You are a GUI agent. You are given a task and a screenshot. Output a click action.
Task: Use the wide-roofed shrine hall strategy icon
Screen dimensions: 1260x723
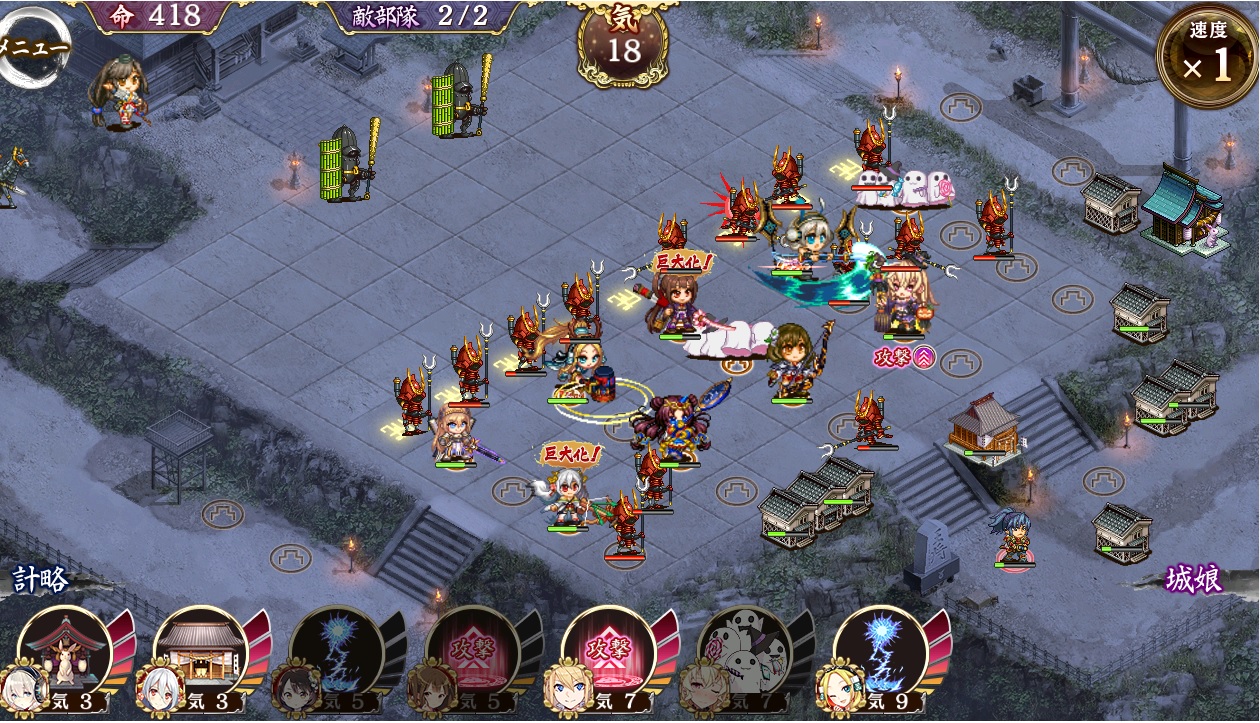[x=201, y=652]
